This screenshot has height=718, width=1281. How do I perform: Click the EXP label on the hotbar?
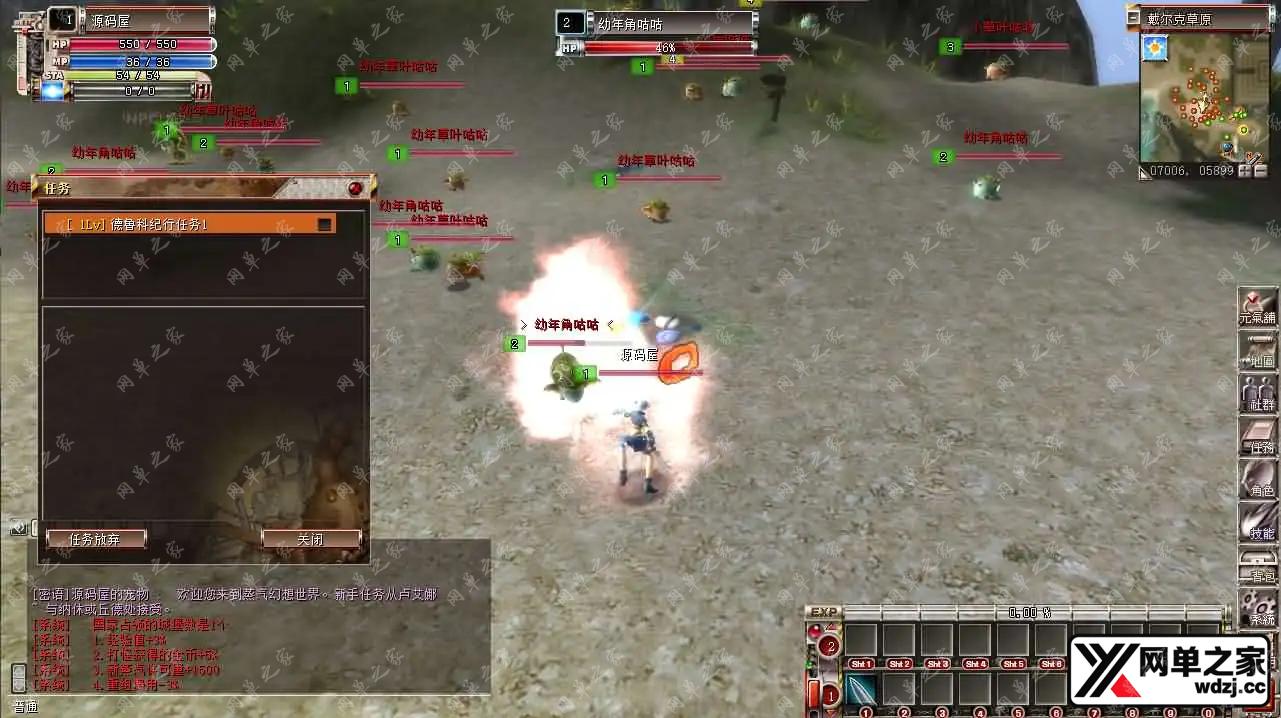[x=823, y=612]
